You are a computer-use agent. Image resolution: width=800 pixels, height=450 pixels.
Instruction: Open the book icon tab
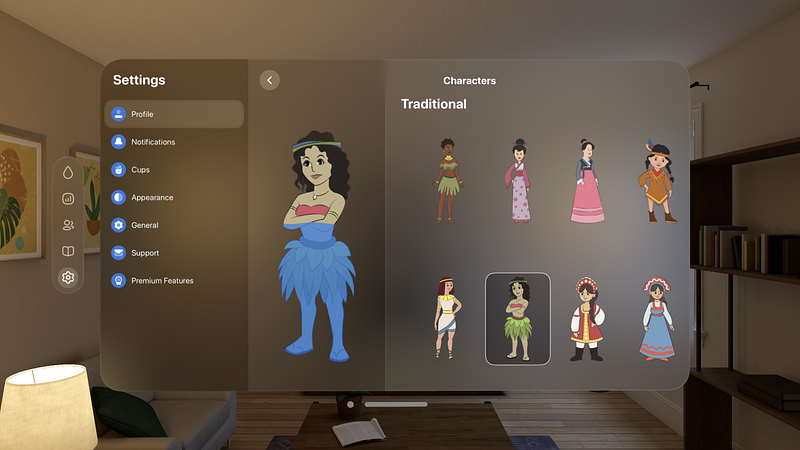pos(68,251)
